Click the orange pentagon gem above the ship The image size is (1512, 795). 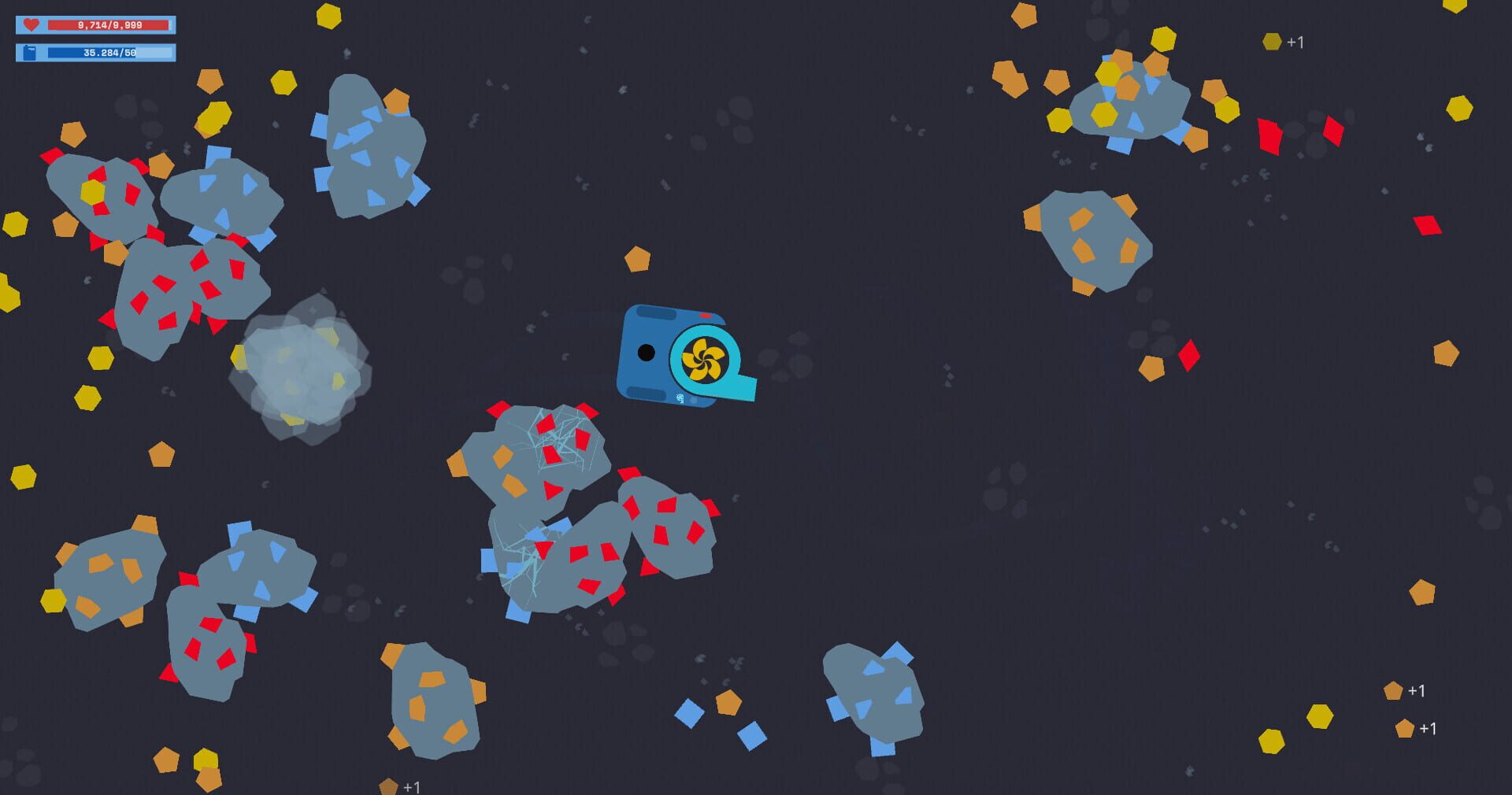click(635, 257)
